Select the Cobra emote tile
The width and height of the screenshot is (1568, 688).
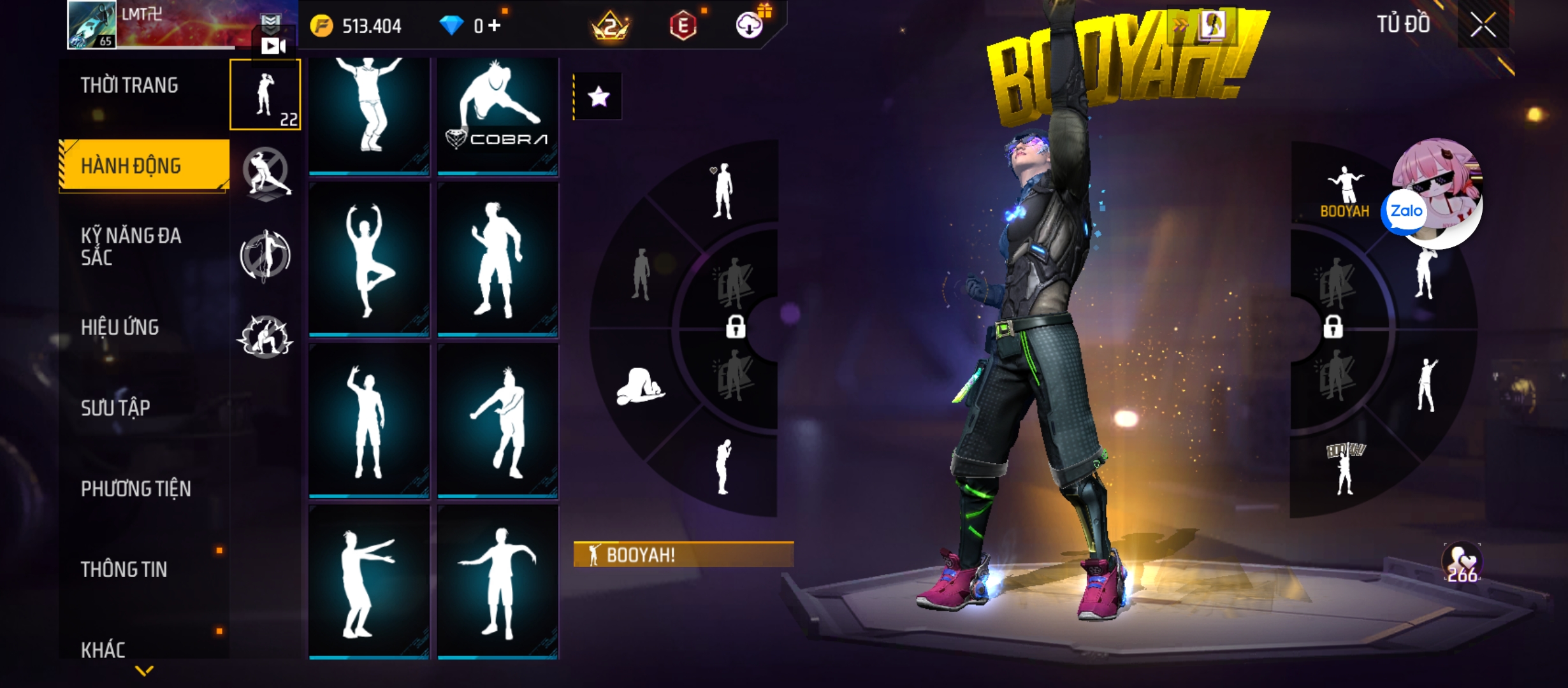pos(498,116)
